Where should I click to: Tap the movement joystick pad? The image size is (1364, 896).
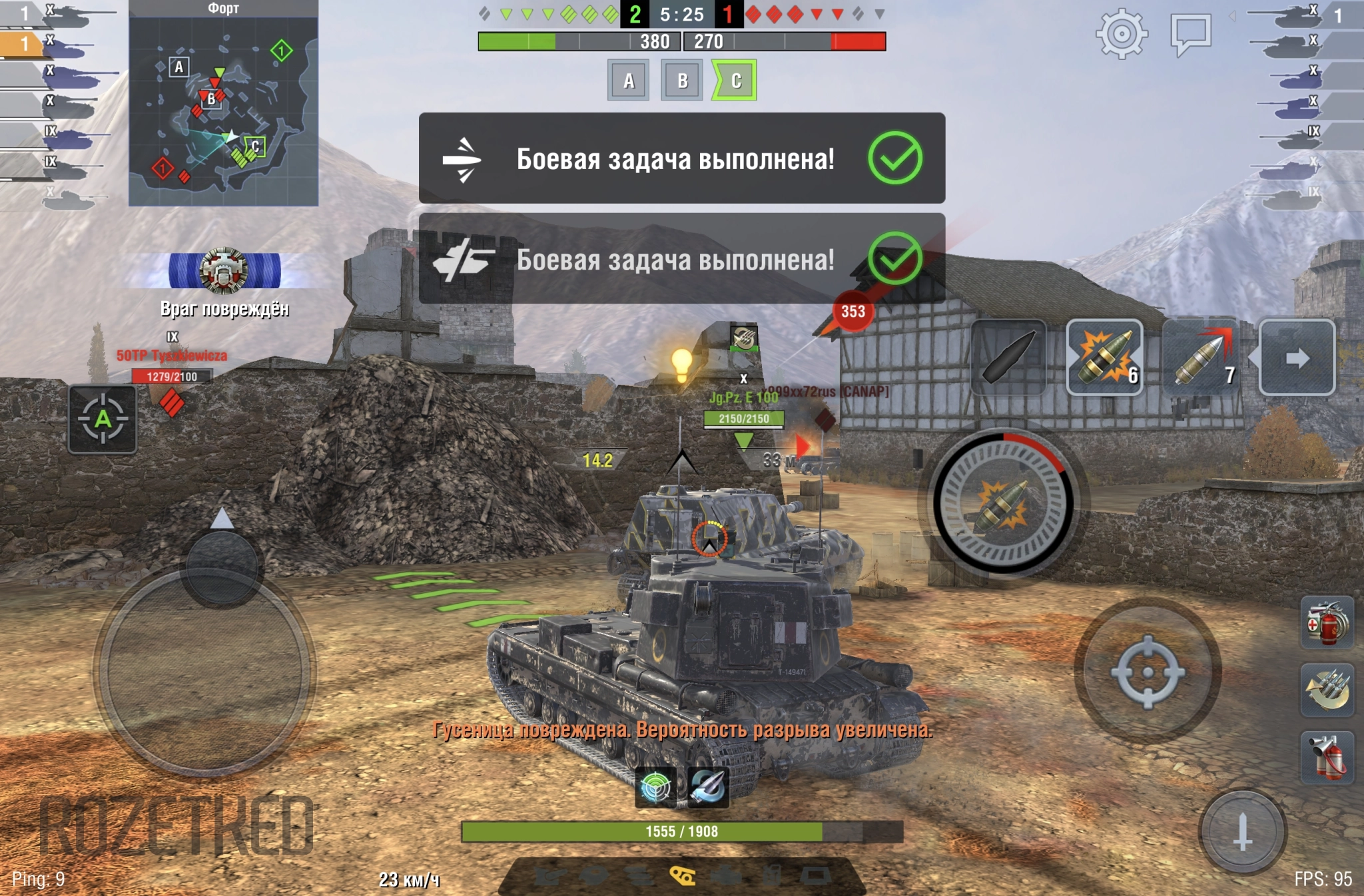tap(205, 671)
